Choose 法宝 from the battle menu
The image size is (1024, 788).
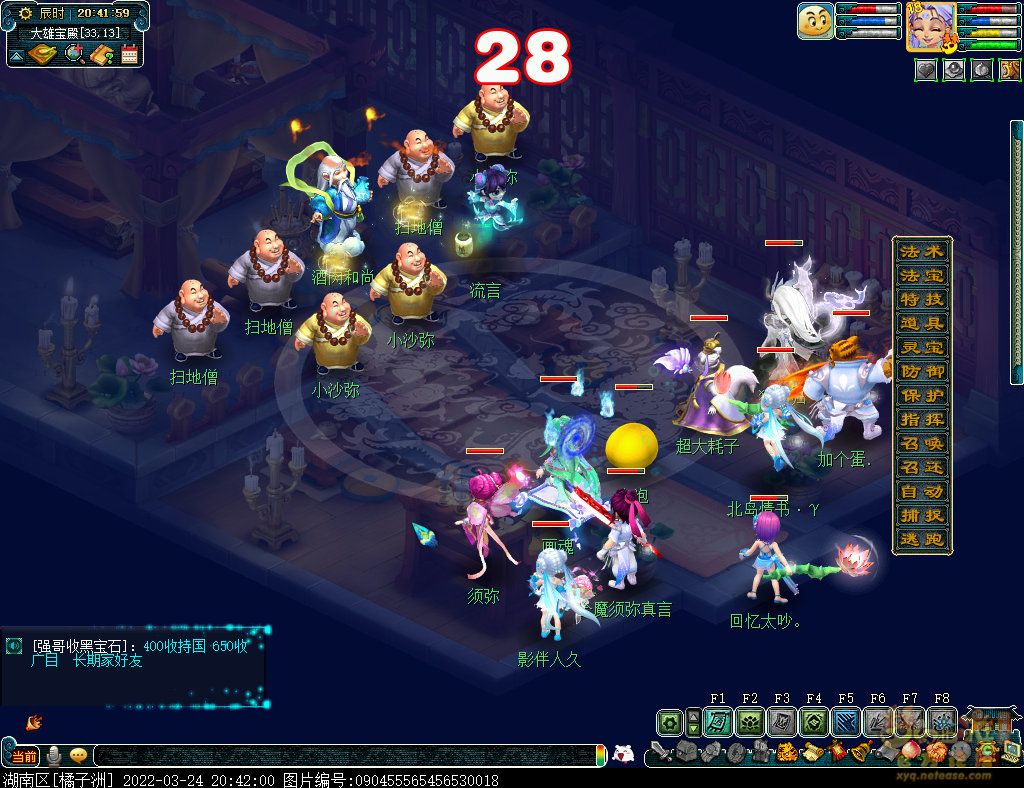point(921,275)
